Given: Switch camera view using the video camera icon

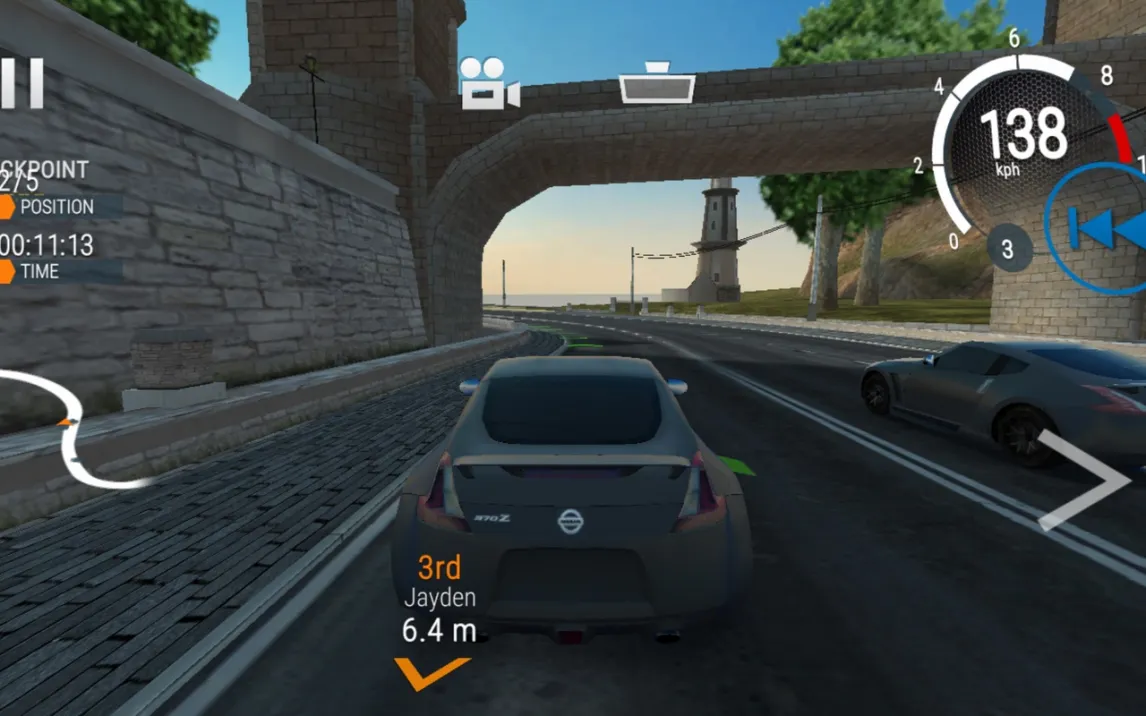Looking at the screenshot, I should (488, 83).
